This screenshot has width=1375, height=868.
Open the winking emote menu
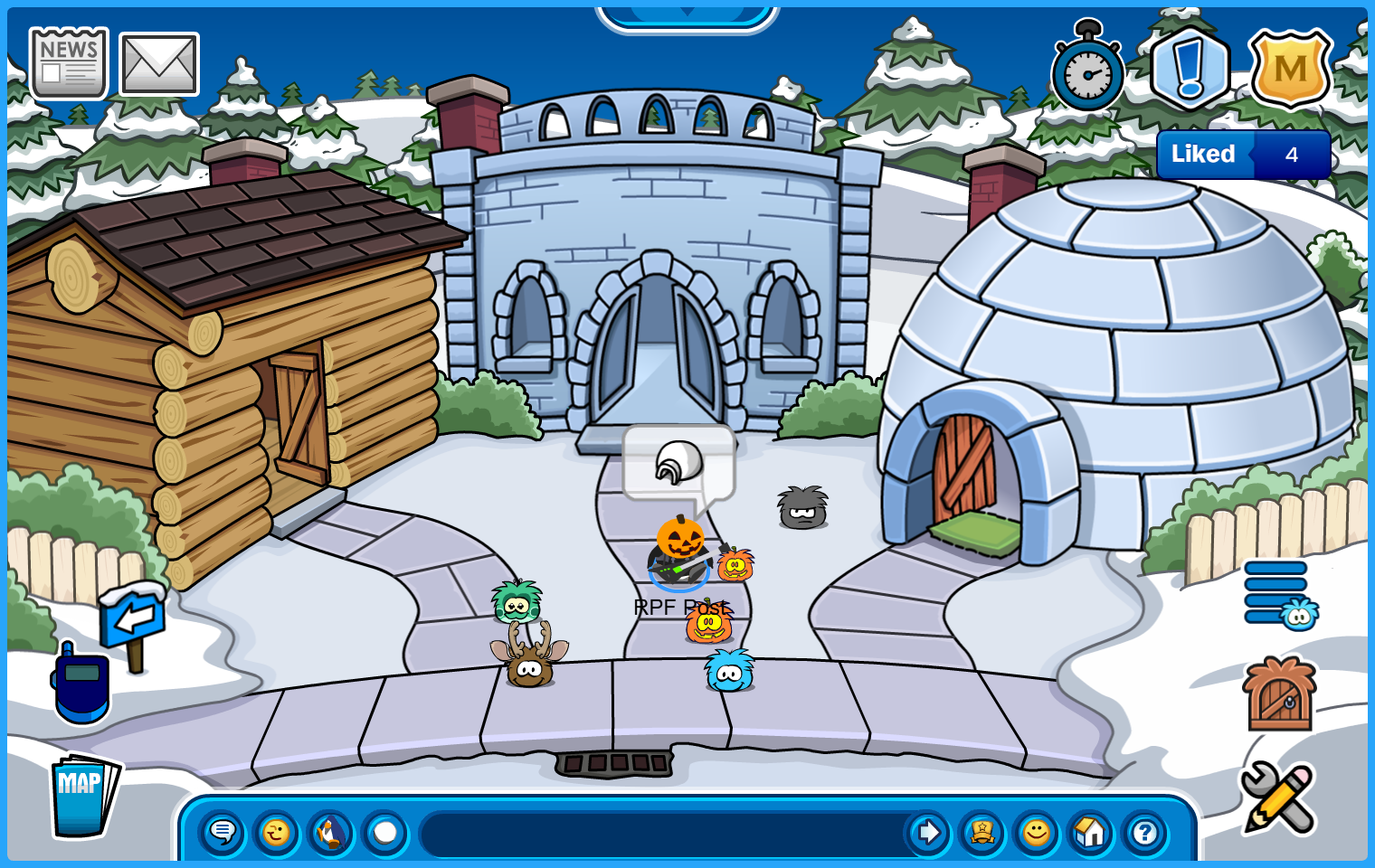[x=277, y=832]
